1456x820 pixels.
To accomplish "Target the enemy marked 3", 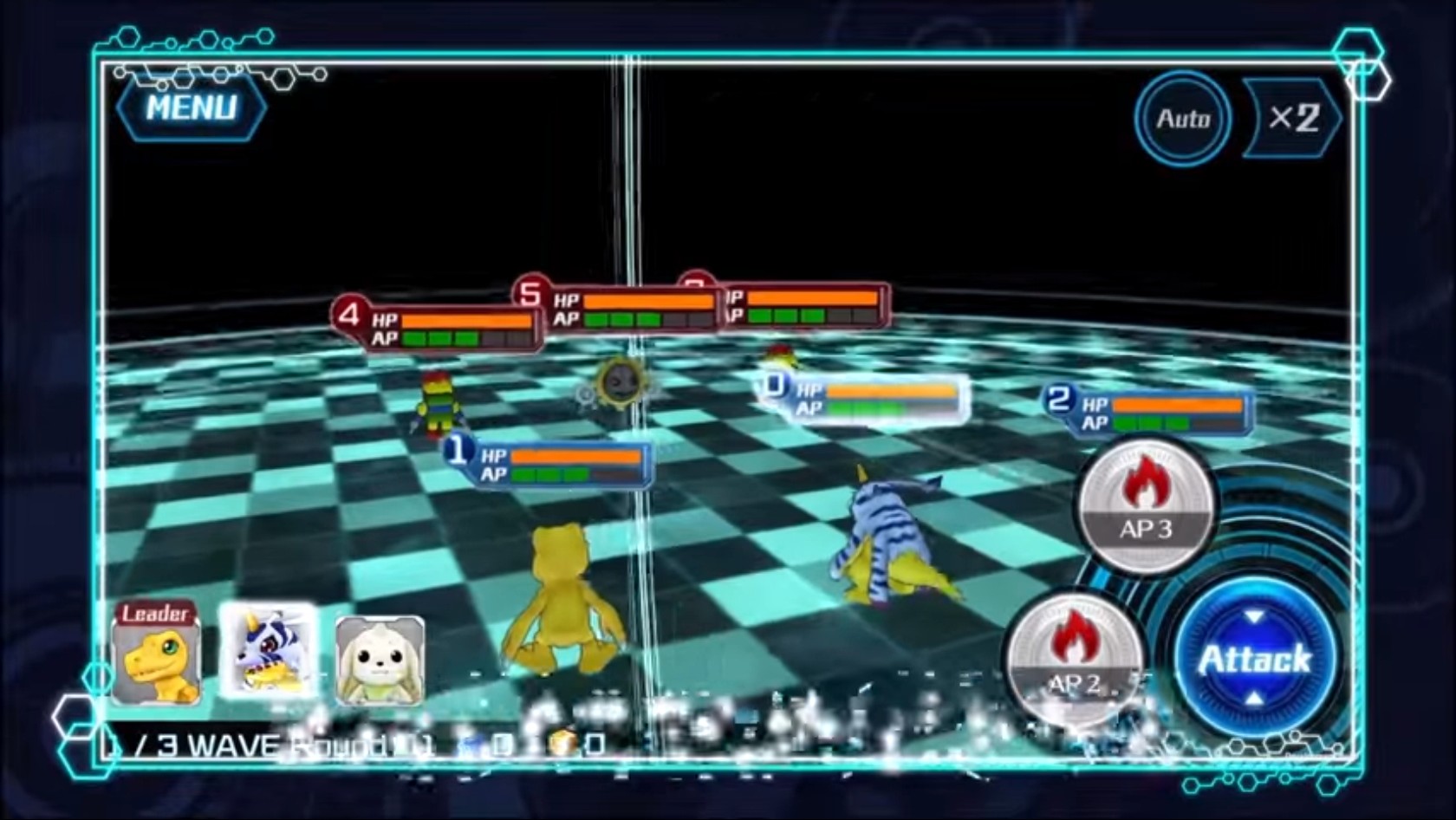I will point(693,288).
